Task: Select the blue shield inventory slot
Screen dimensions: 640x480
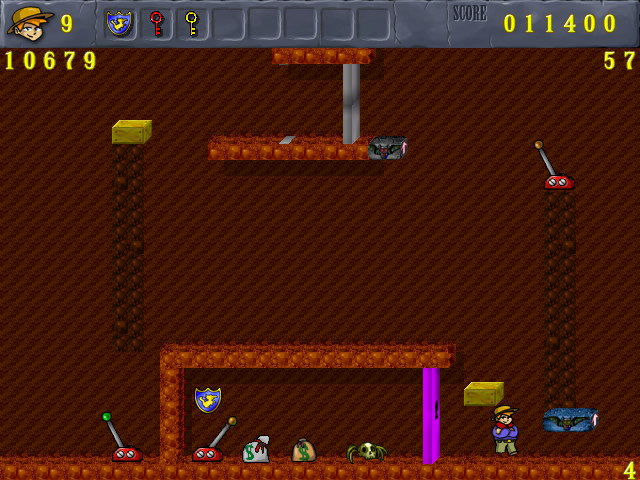Action: [119, 22]
